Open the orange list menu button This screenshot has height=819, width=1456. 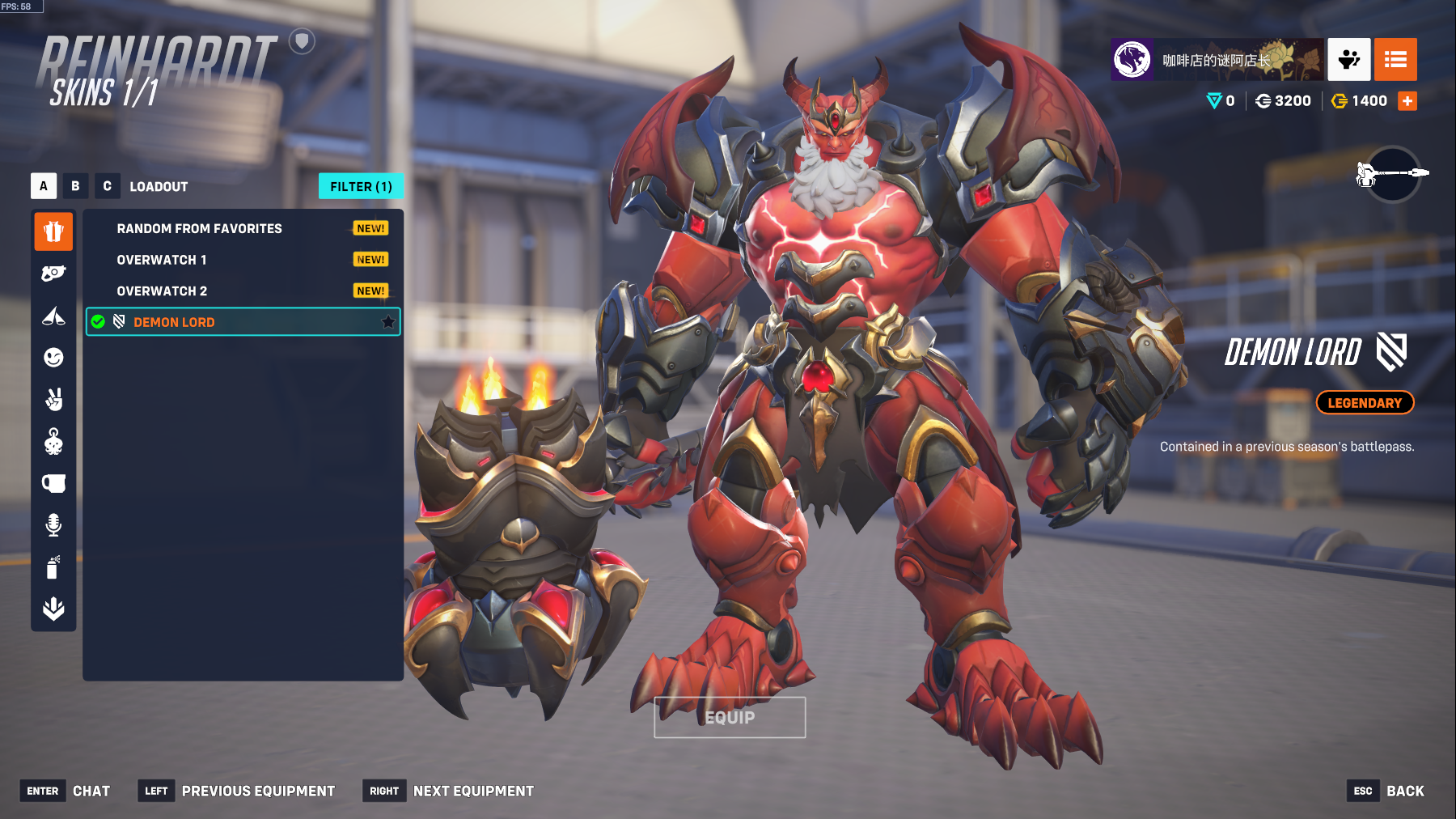[x=1395, y=60]
